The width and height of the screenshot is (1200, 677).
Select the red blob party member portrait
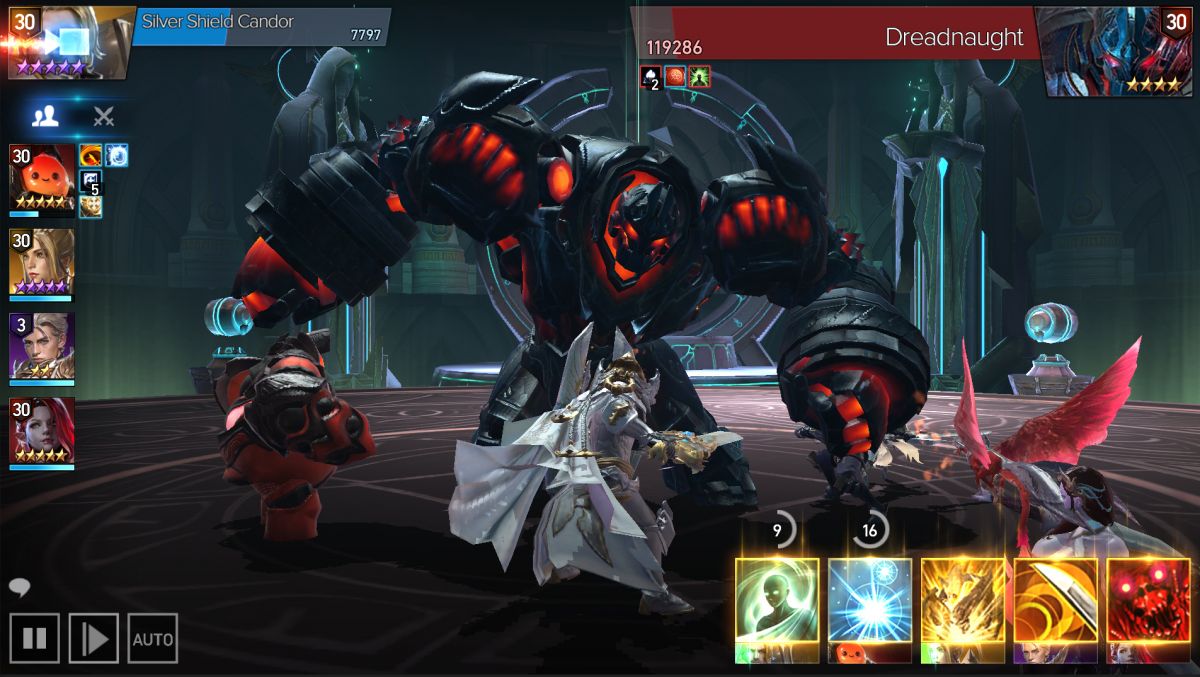click(x=42, y=177)
